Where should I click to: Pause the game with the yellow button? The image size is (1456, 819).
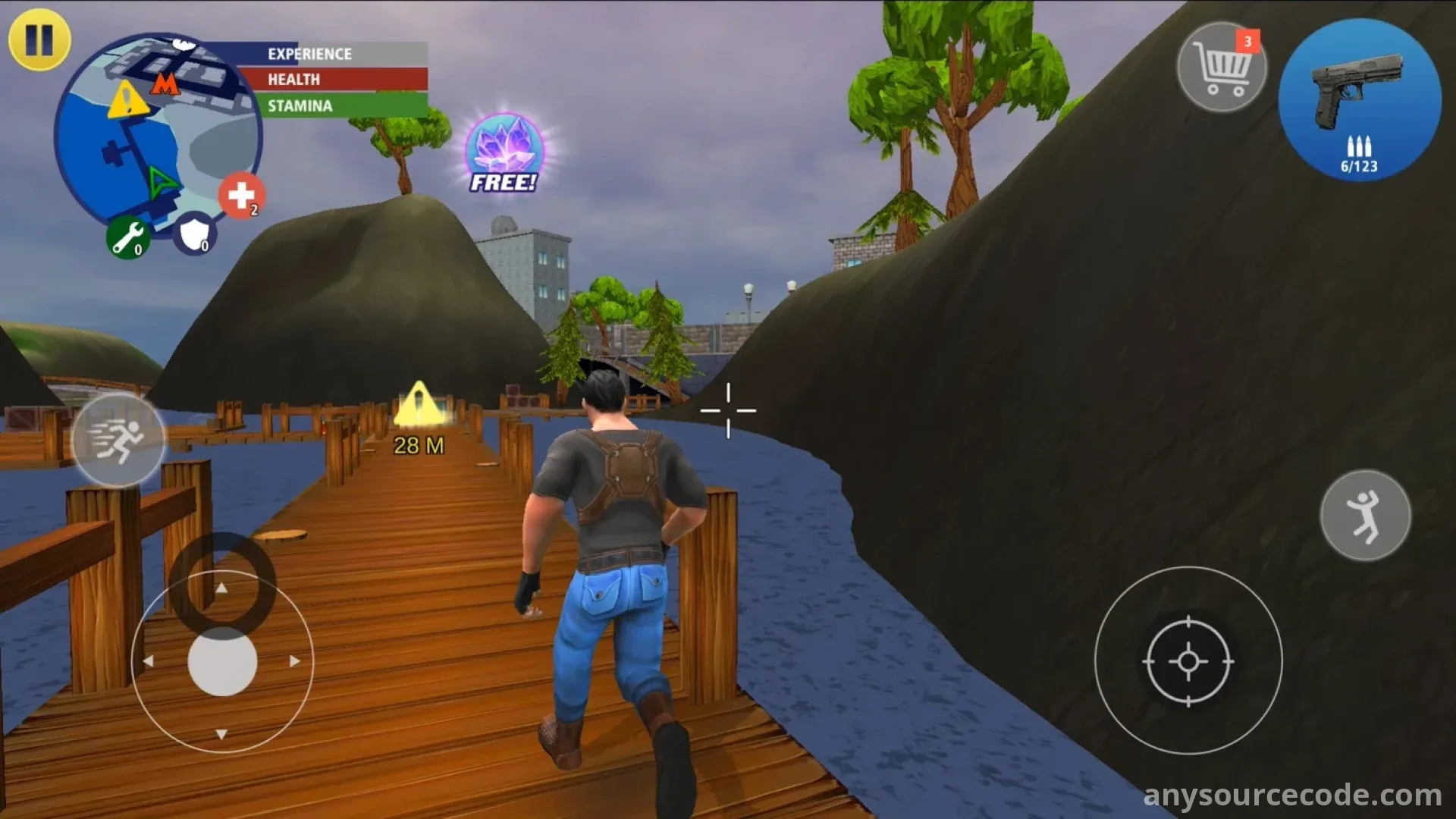coord(39,39)
